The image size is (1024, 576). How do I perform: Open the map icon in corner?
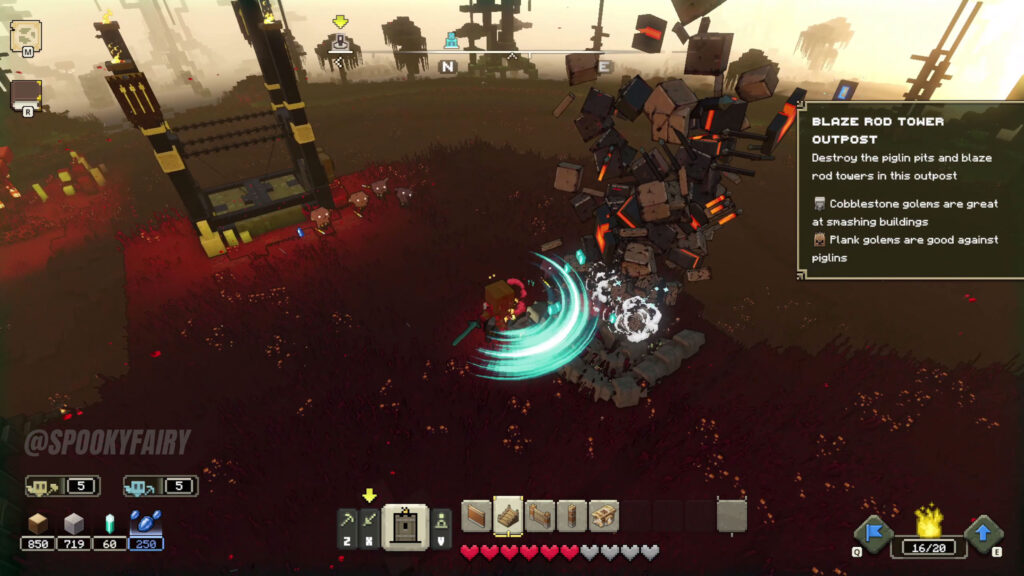pos(25,37)
